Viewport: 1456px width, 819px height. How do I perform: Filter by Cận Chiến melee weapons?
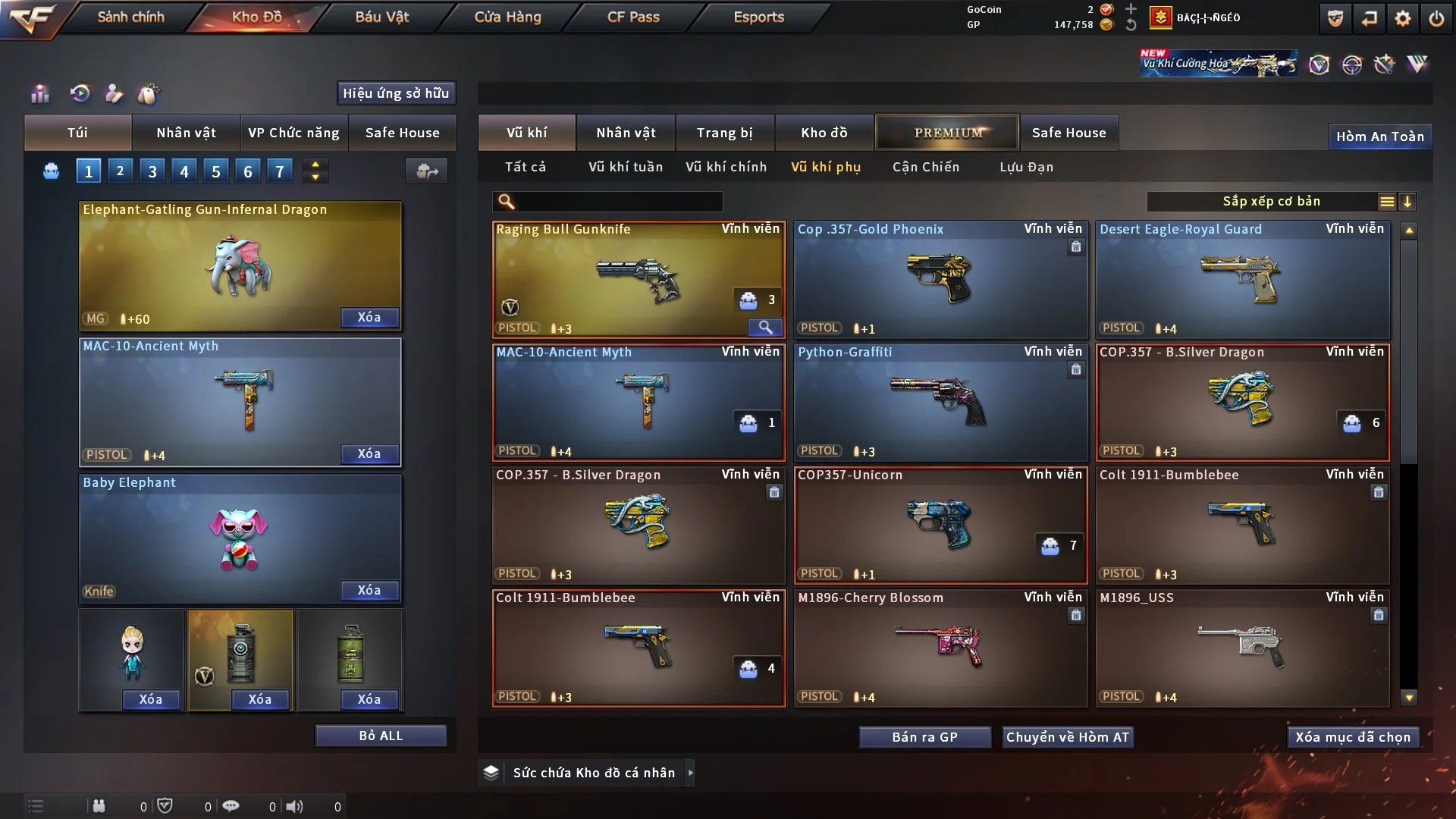click(x=925, y=167)
